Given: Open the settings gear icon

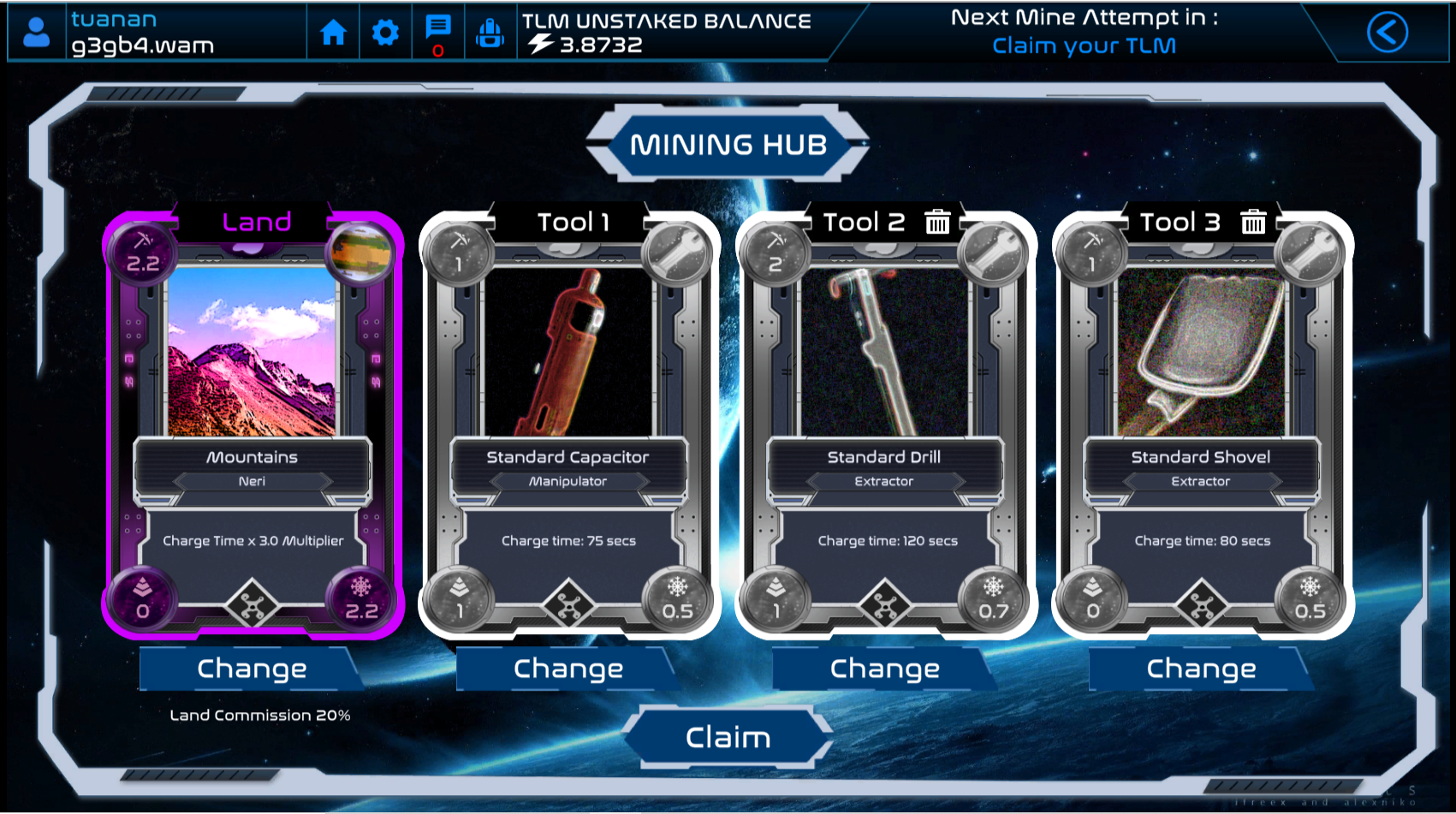Looking at the screenshot, I should [385, 33].
